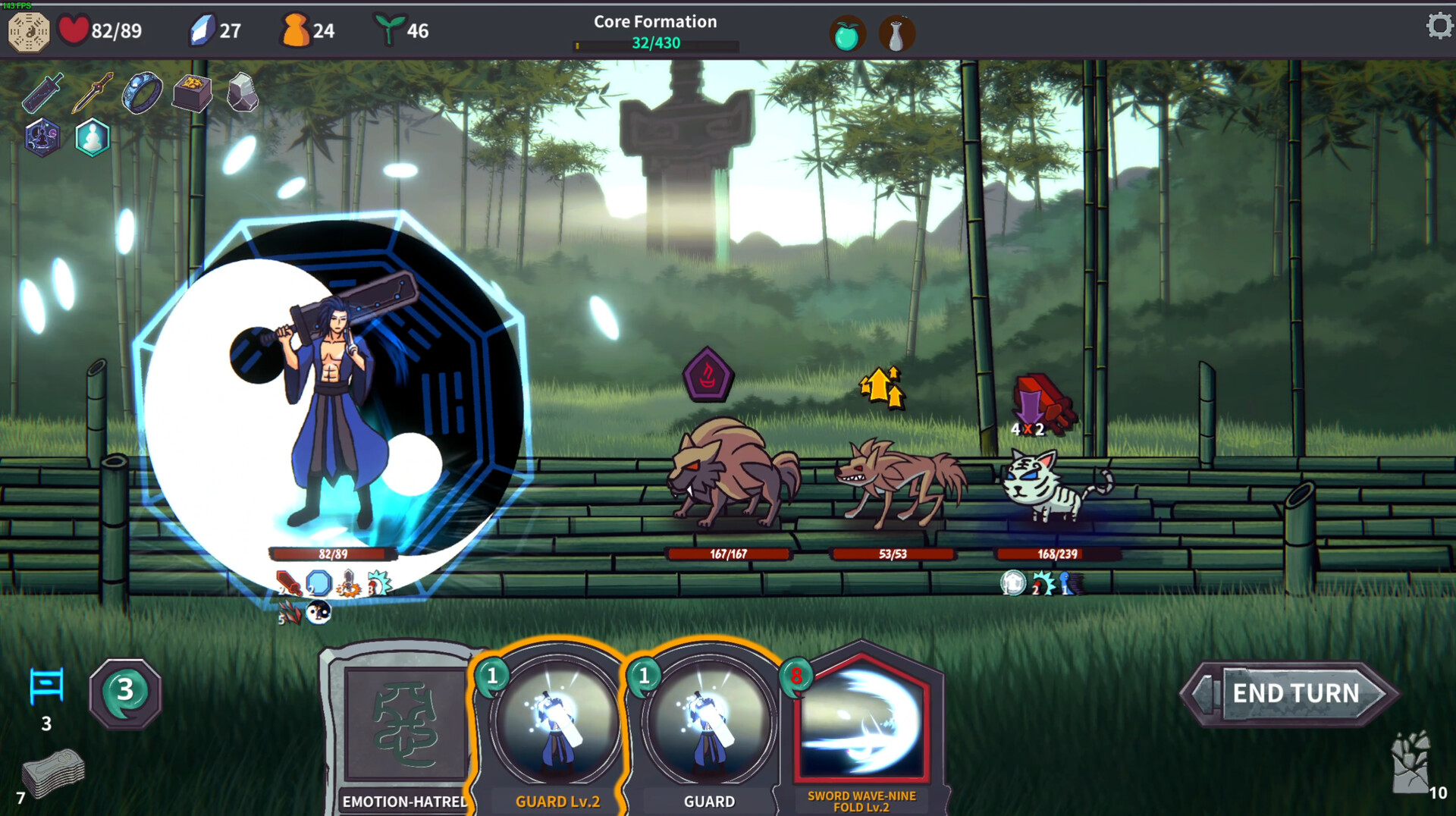Inspect the golden dagger relic
This screenshot has width=1456, height=816.
point(93,93)
